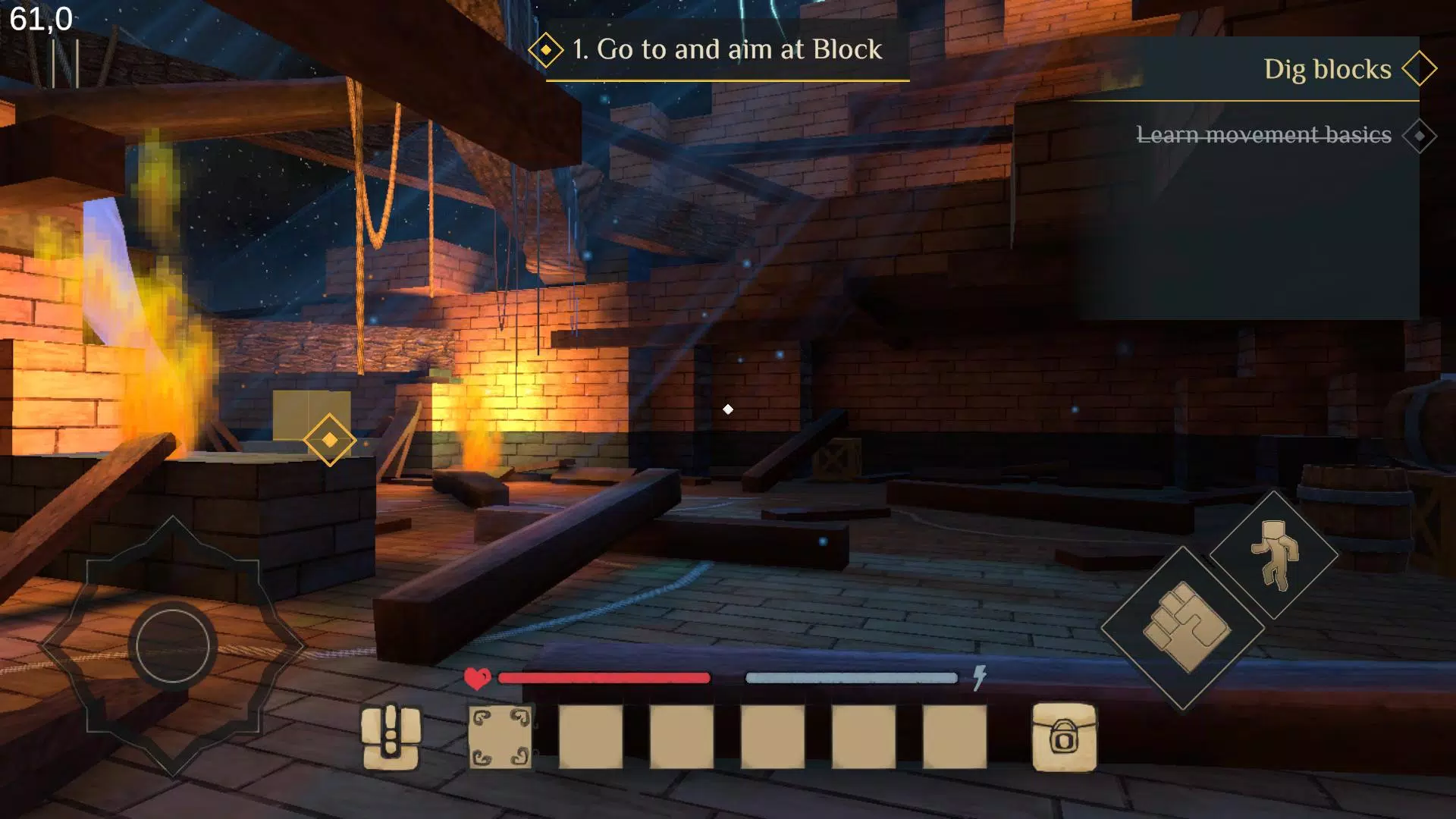This screenshot has width=1456, height=819.
Task: Toggle completion marker on 'Learn movement basics'
Action: click(1419, 136)
